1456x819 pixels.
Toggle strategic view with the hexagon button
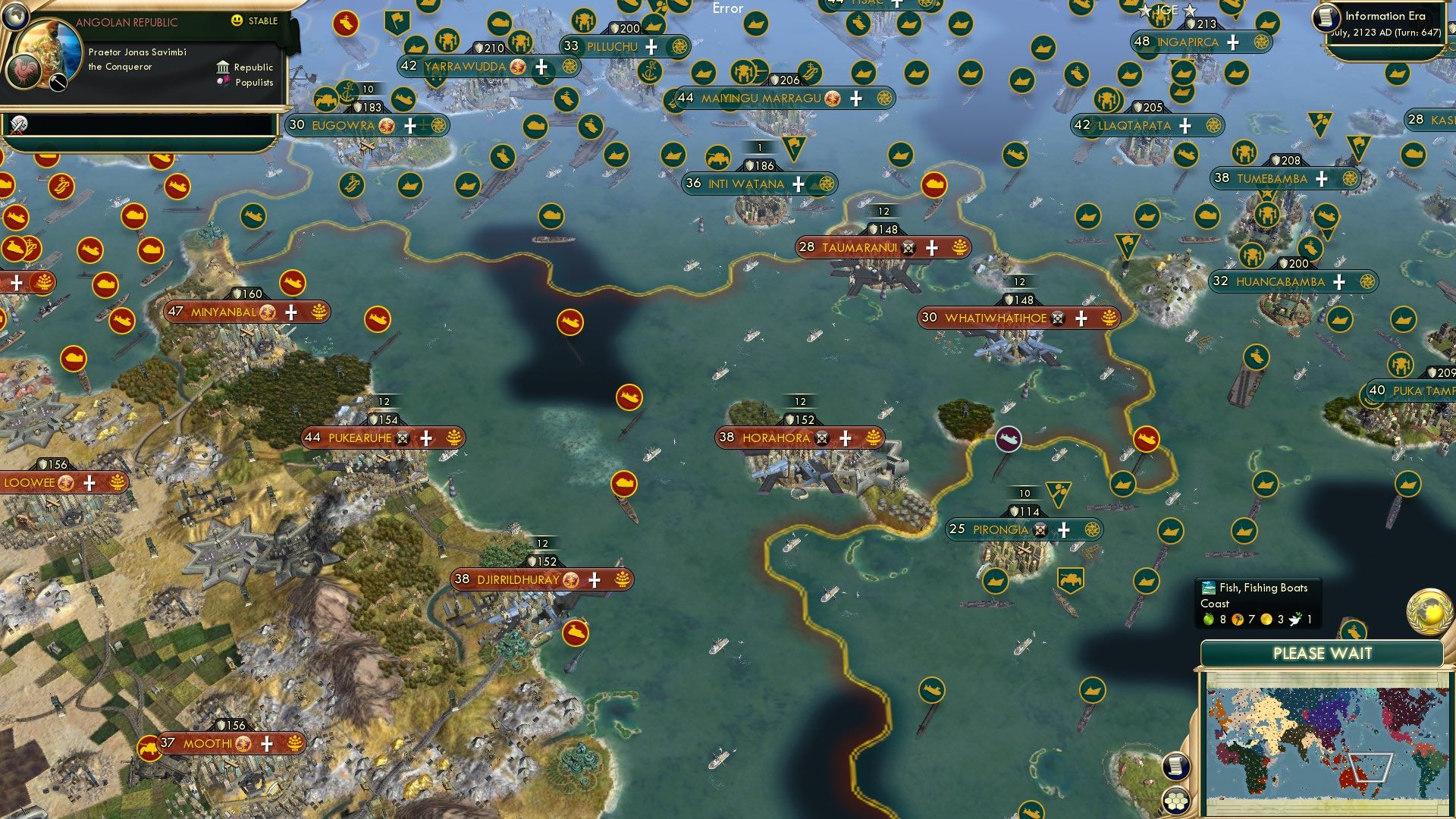pos(1175,802)
